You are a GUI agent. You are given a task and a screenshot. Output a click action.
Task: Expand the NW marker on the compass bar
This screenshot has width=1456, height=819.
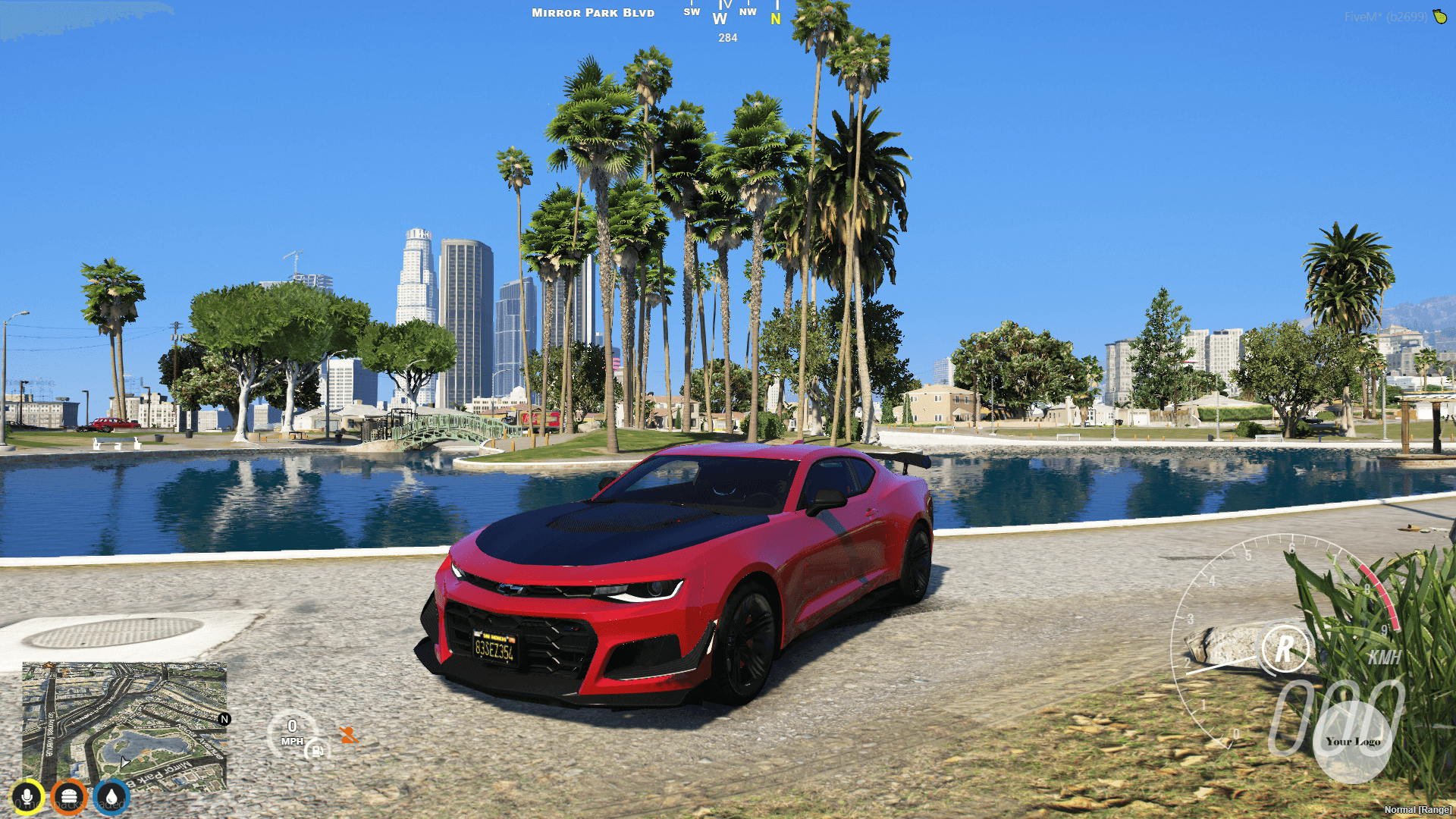[x=747, y=12]
